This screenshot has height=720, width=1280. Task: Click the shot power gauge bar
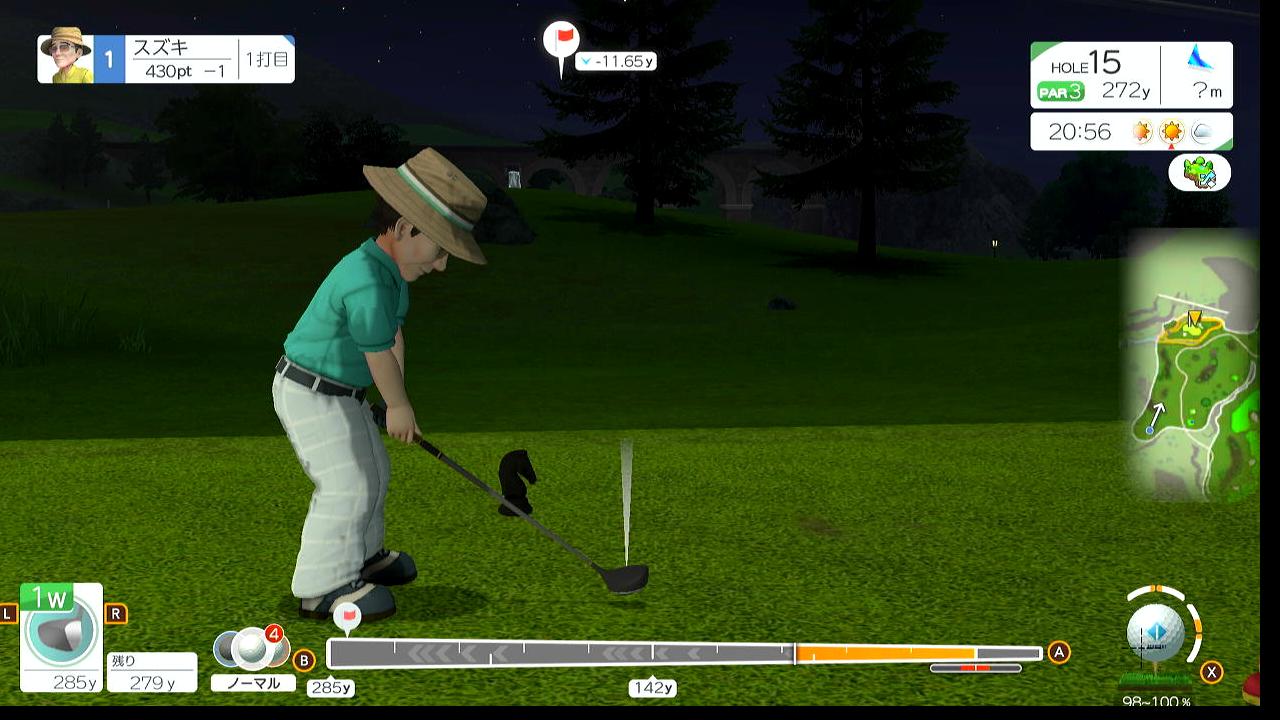[x=685, y=654]
